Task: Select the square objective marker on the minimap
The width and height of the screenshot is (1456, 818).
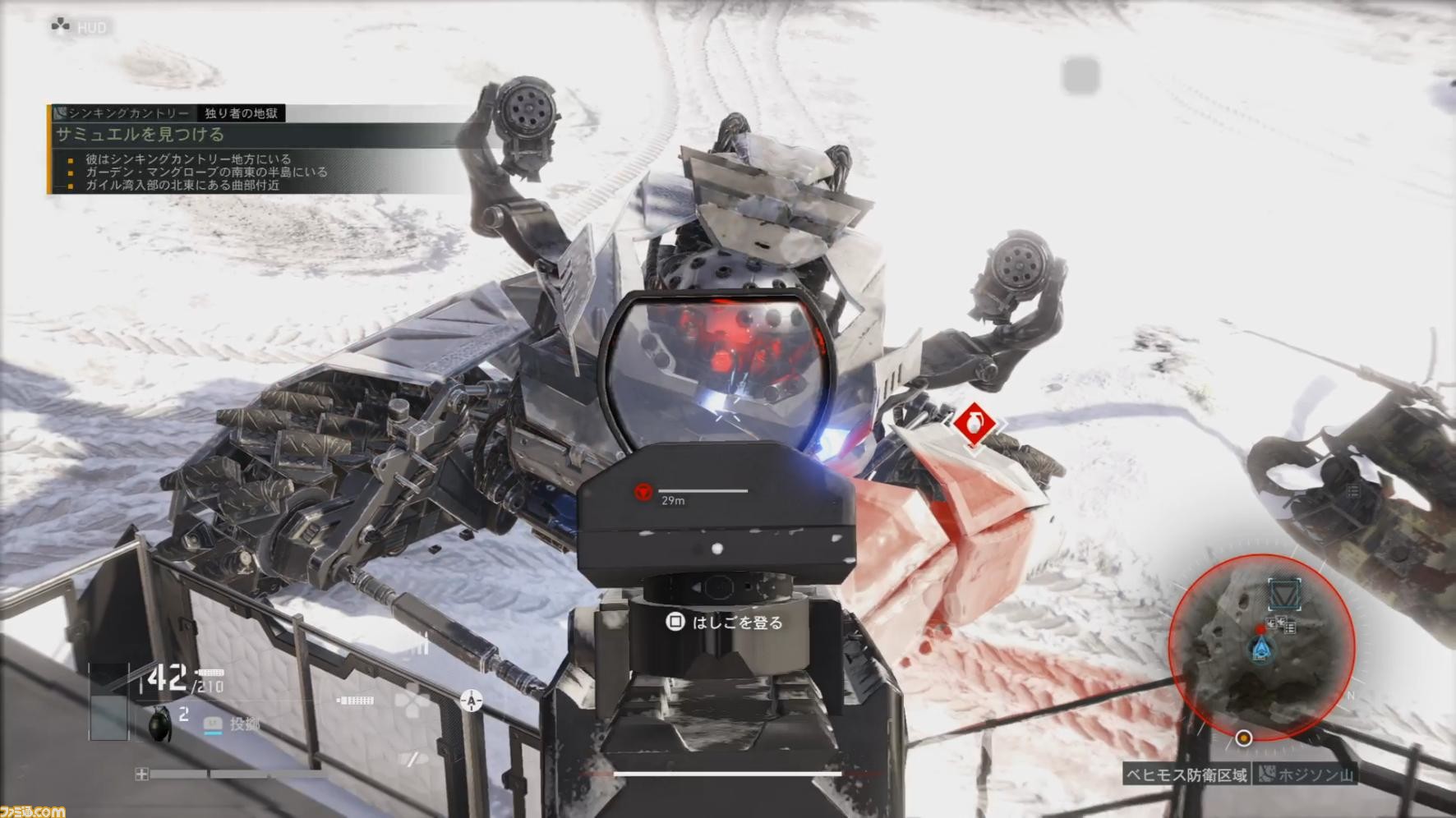Action: tap(1284, 594)
